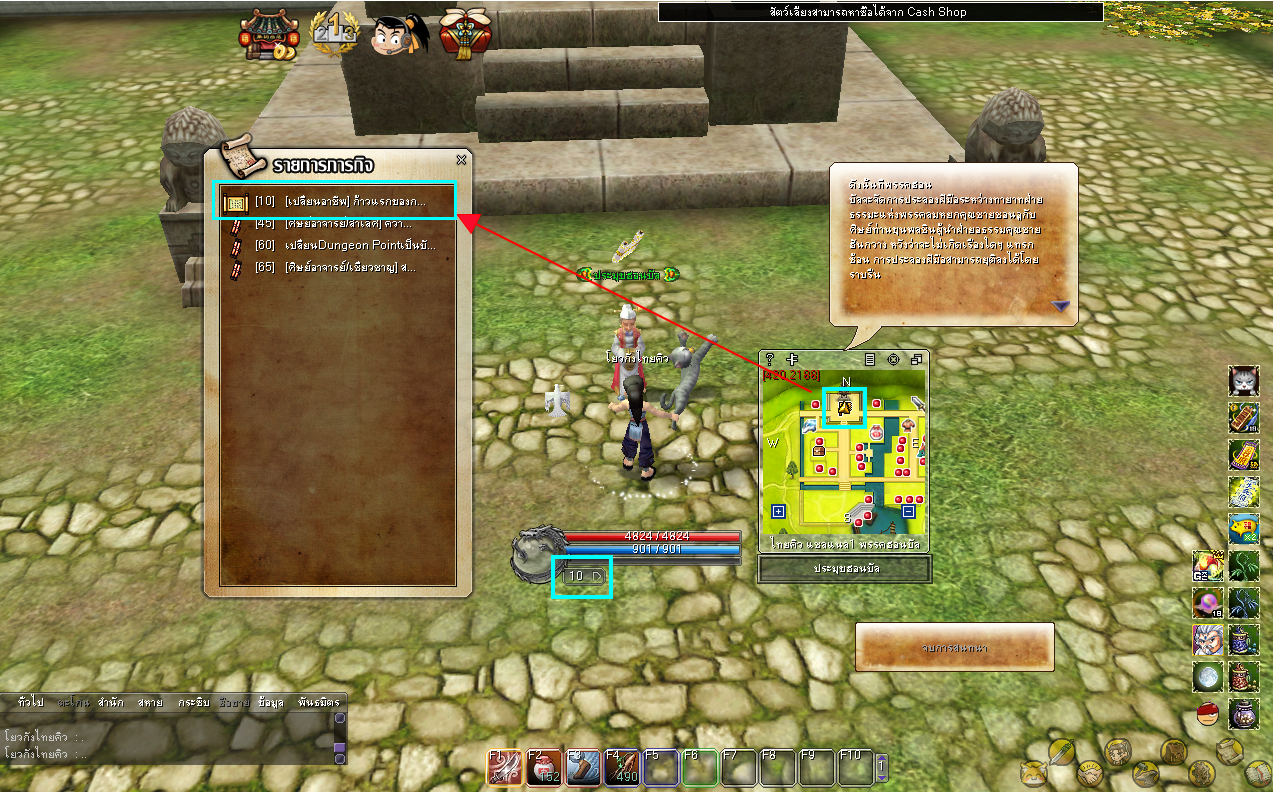The width and height of the screenshot is (1273, 792).
Task: End the conversation with the NPC
Action: point(954,647)
